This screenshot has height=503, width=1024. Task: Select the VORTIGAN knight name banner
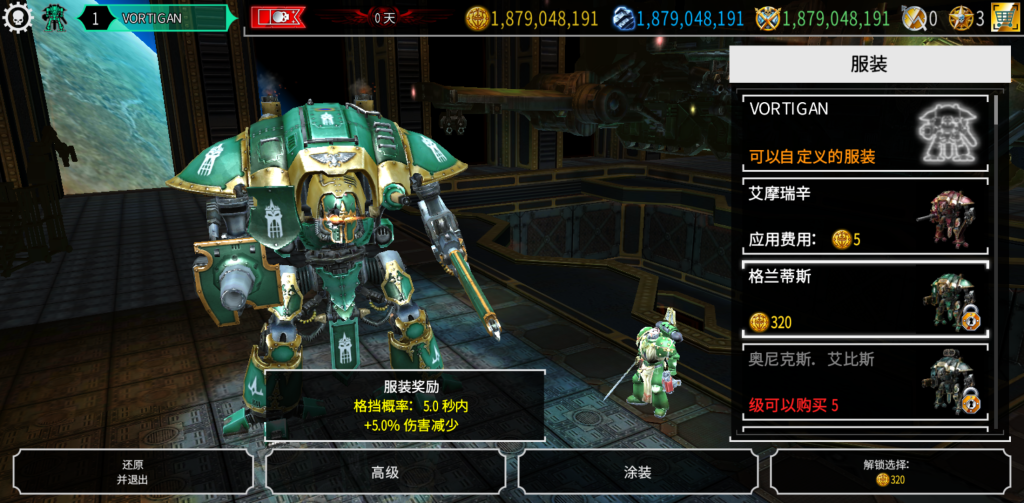(x=160, y=18)
